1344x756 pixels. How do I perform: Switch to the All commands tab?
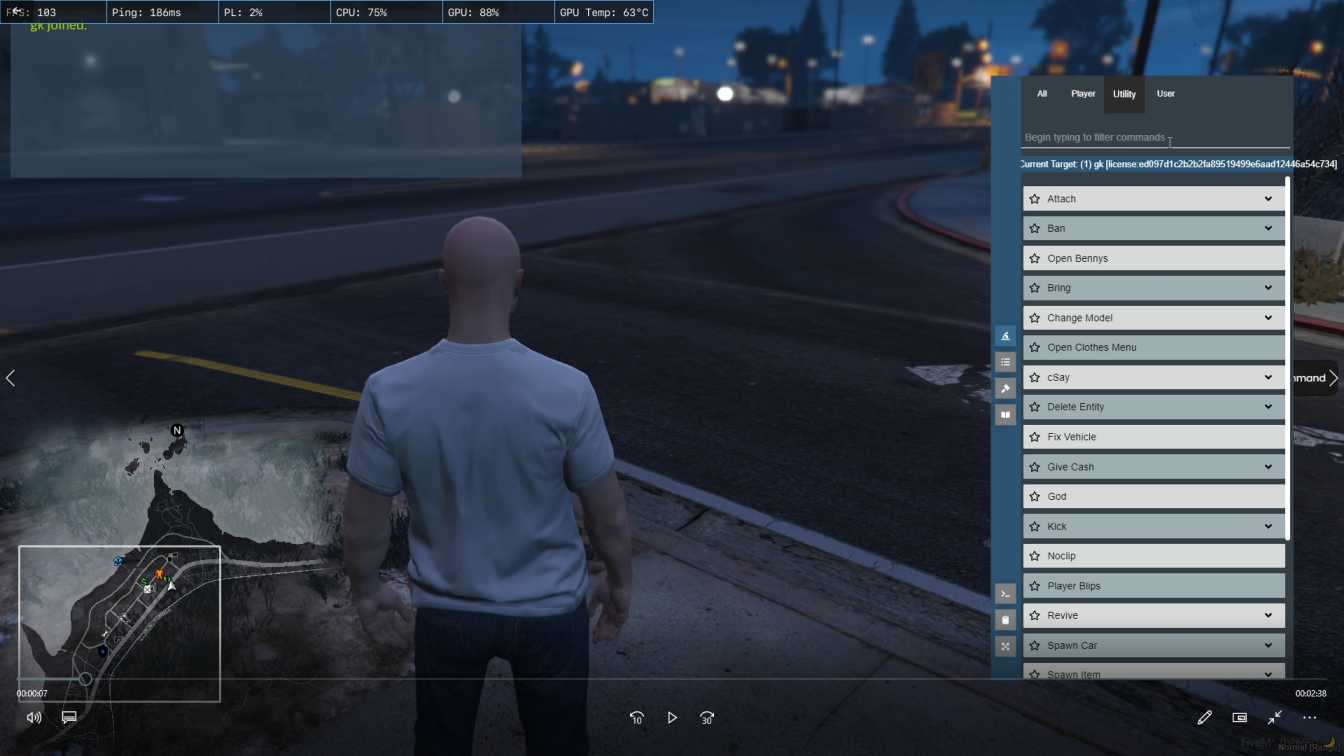coord(1041,94)
